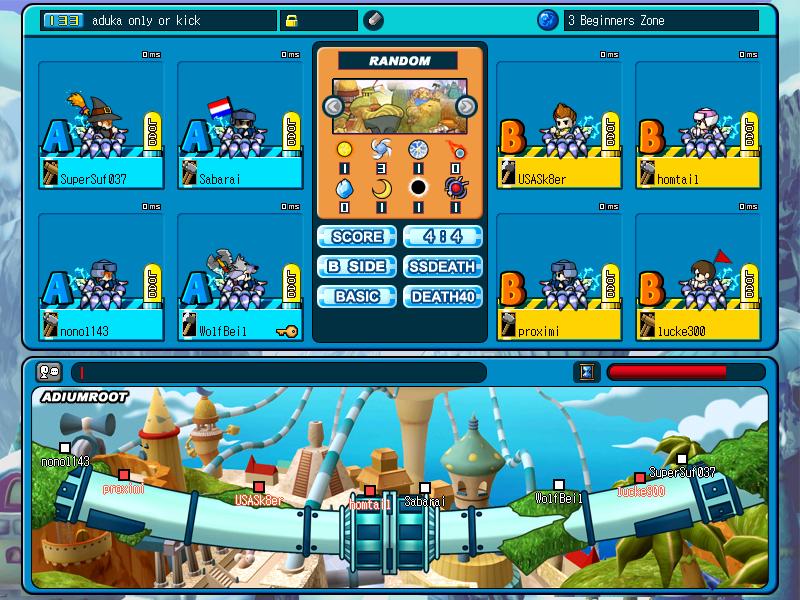Screen dimensions: 800x600
Task: Show previous map with left arrow
Action: 332,106
